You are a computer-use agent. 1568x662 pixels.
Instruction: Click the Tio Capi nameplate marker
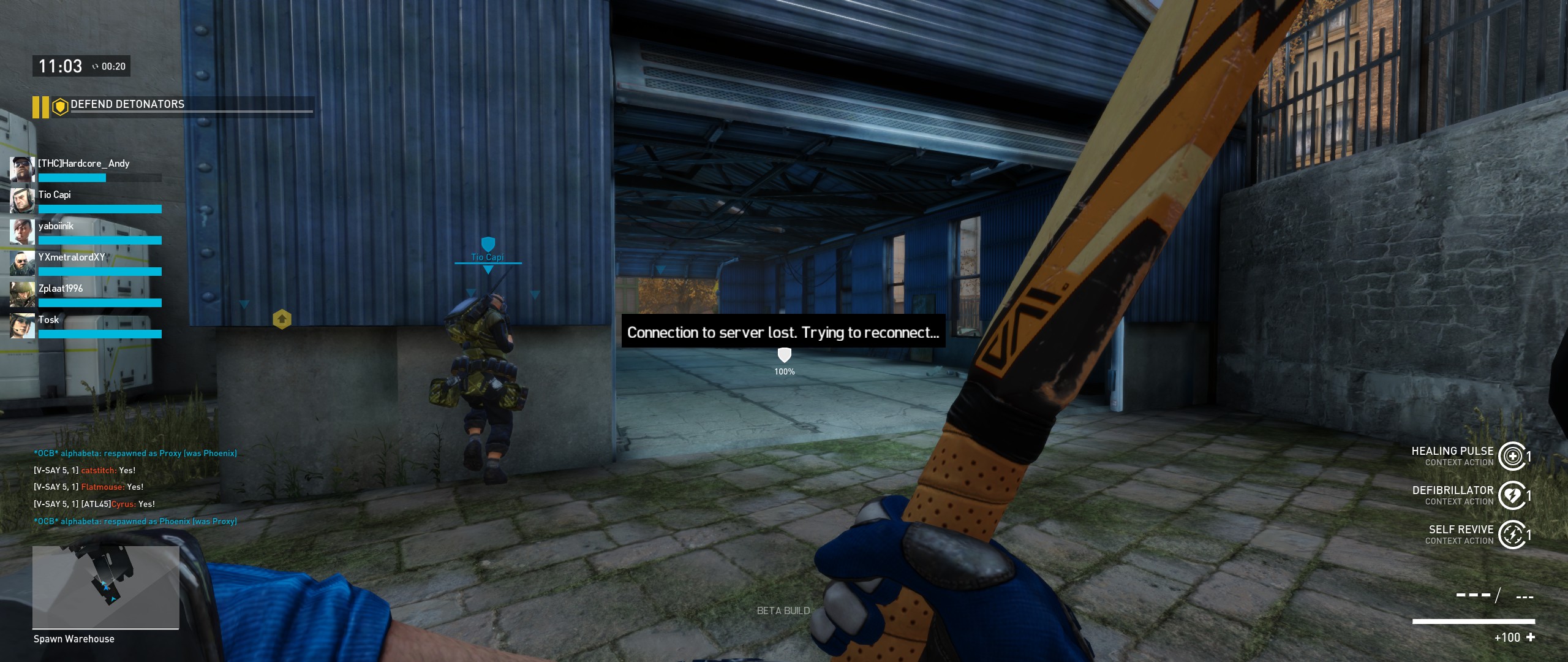488,257
